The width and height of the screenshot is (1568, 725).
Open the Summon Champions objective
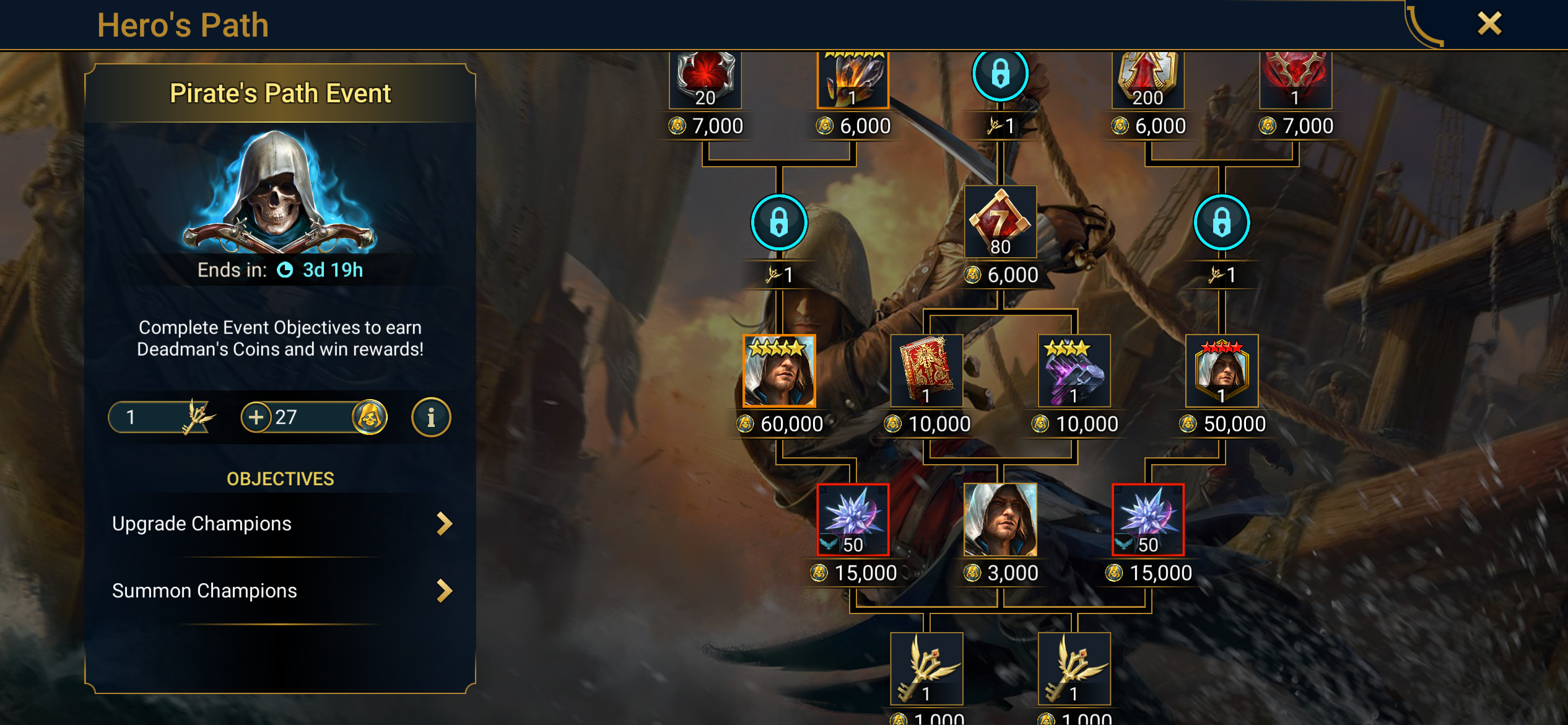(281, 591)
